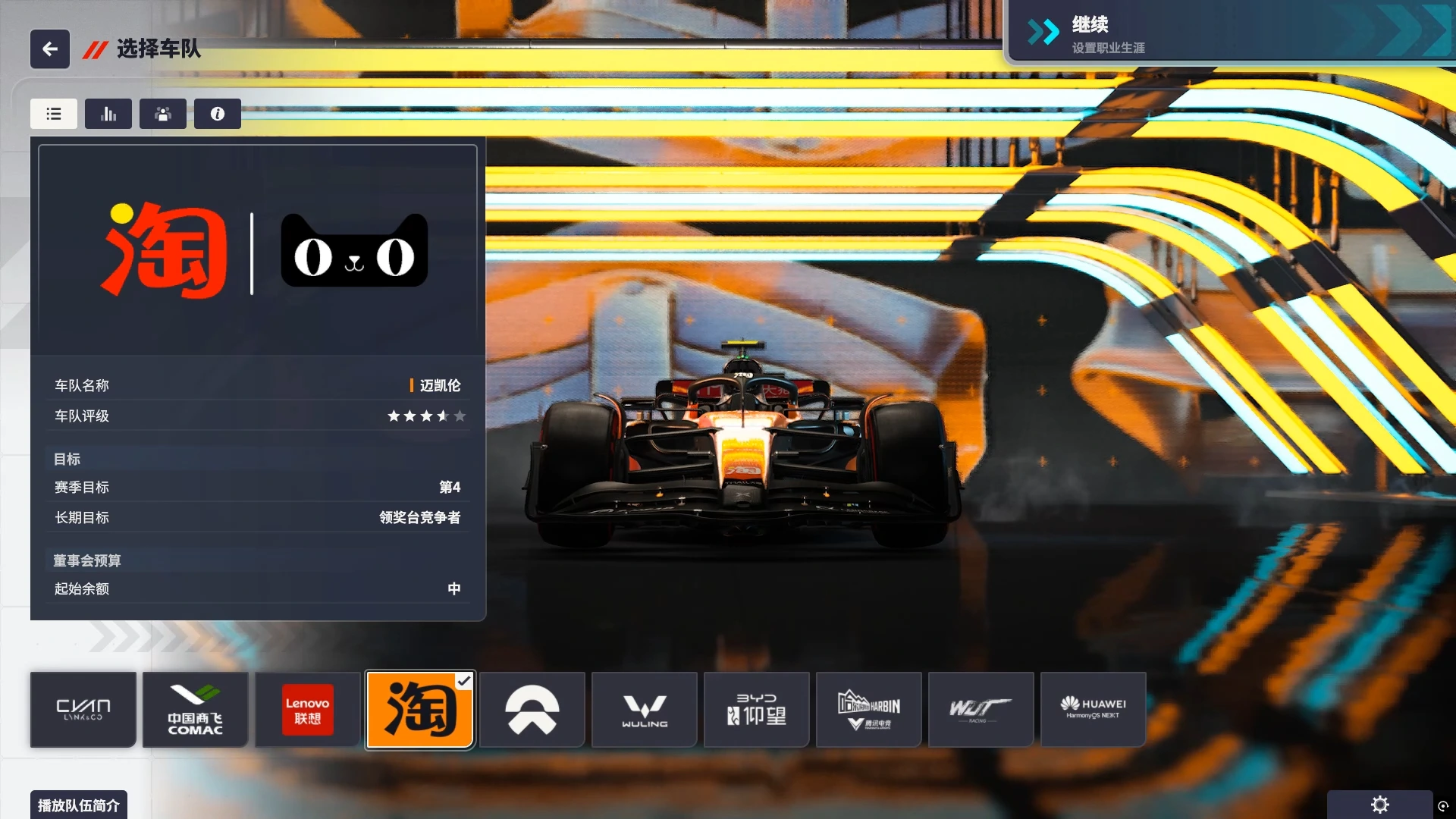Pick the Huawei HarmonyOS team tile
Image resolution: width=1456 pixels, height=819 pixels.
point(1094,710)
